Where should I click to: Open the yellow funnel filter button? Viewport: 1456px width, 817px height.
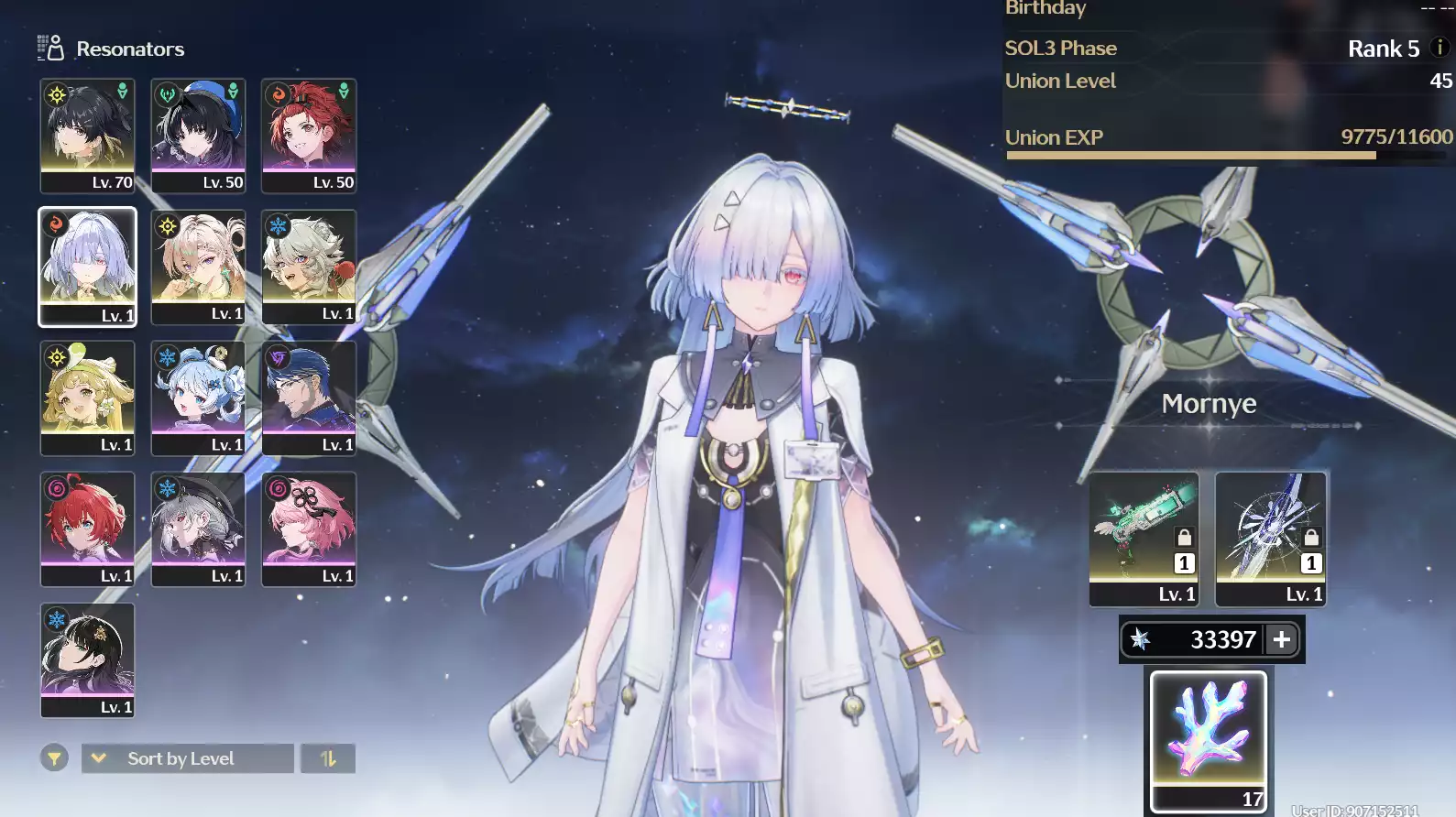point(54,758)
